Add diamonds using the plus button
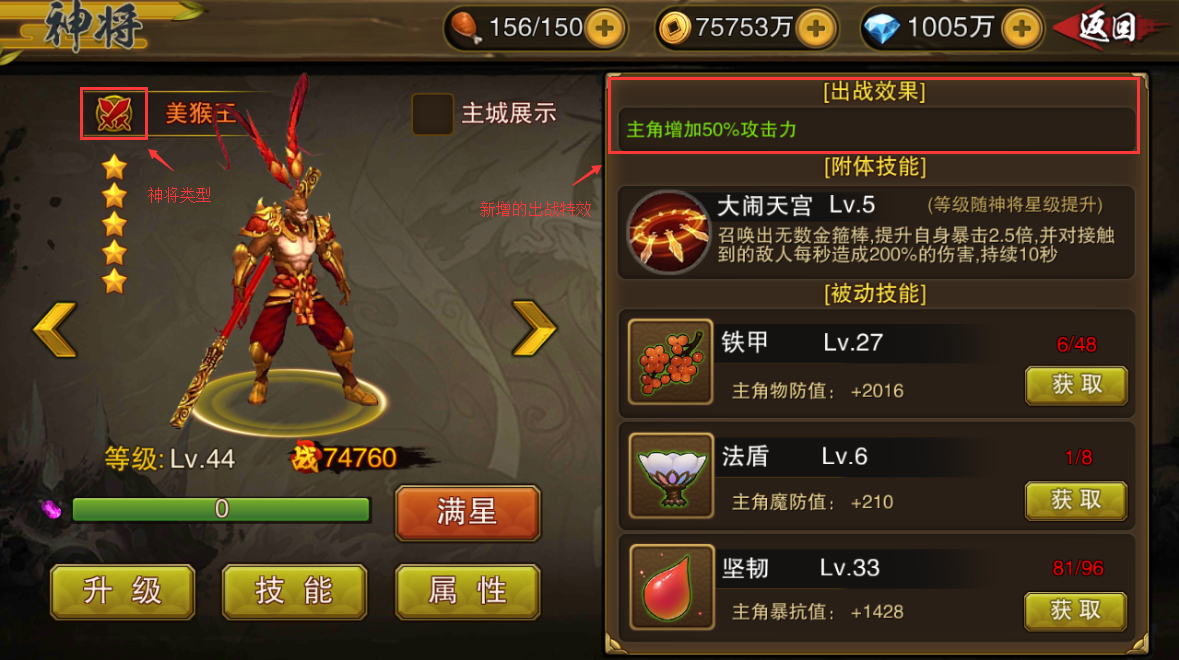 [x=1021, y=28]
